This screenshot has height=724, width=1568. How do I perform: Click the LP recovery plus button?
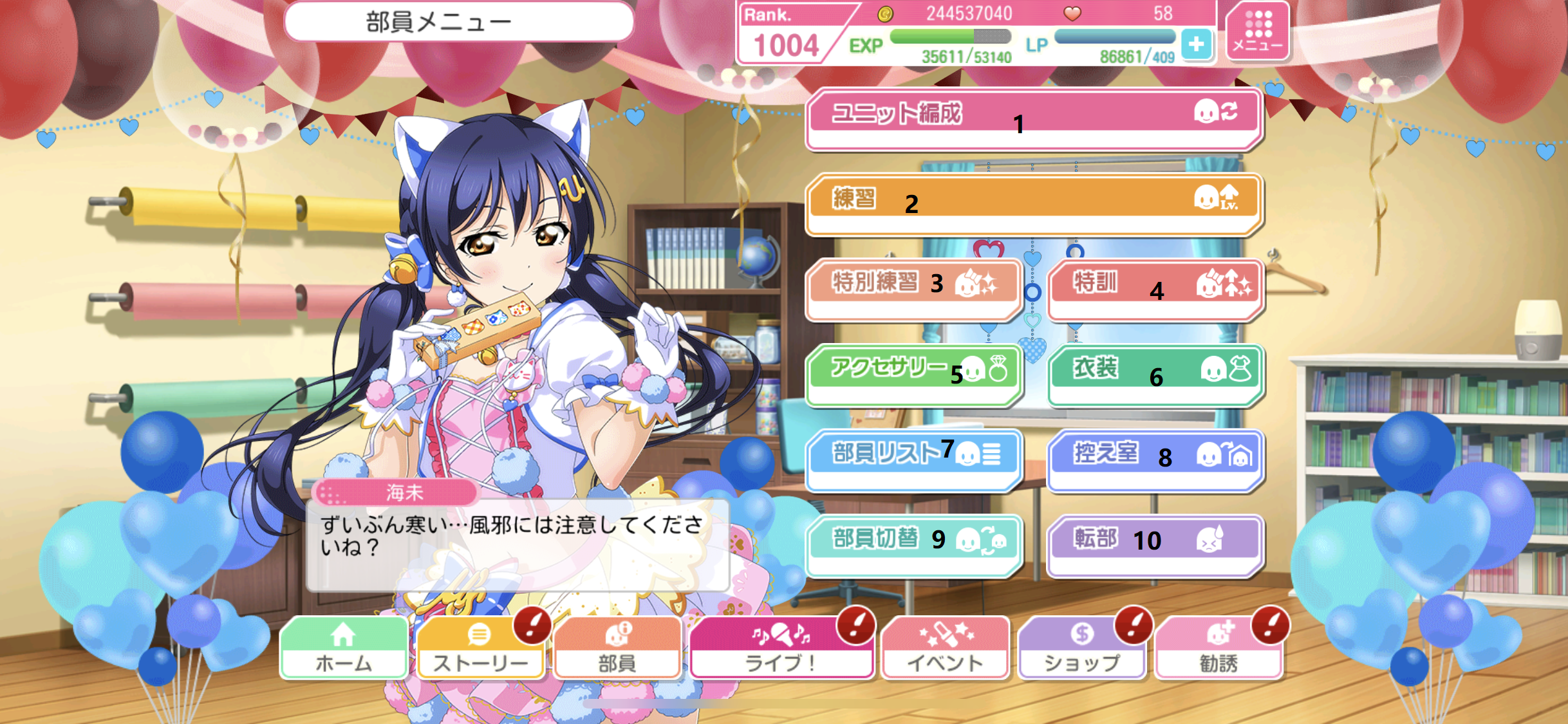tap(1197, 44)
